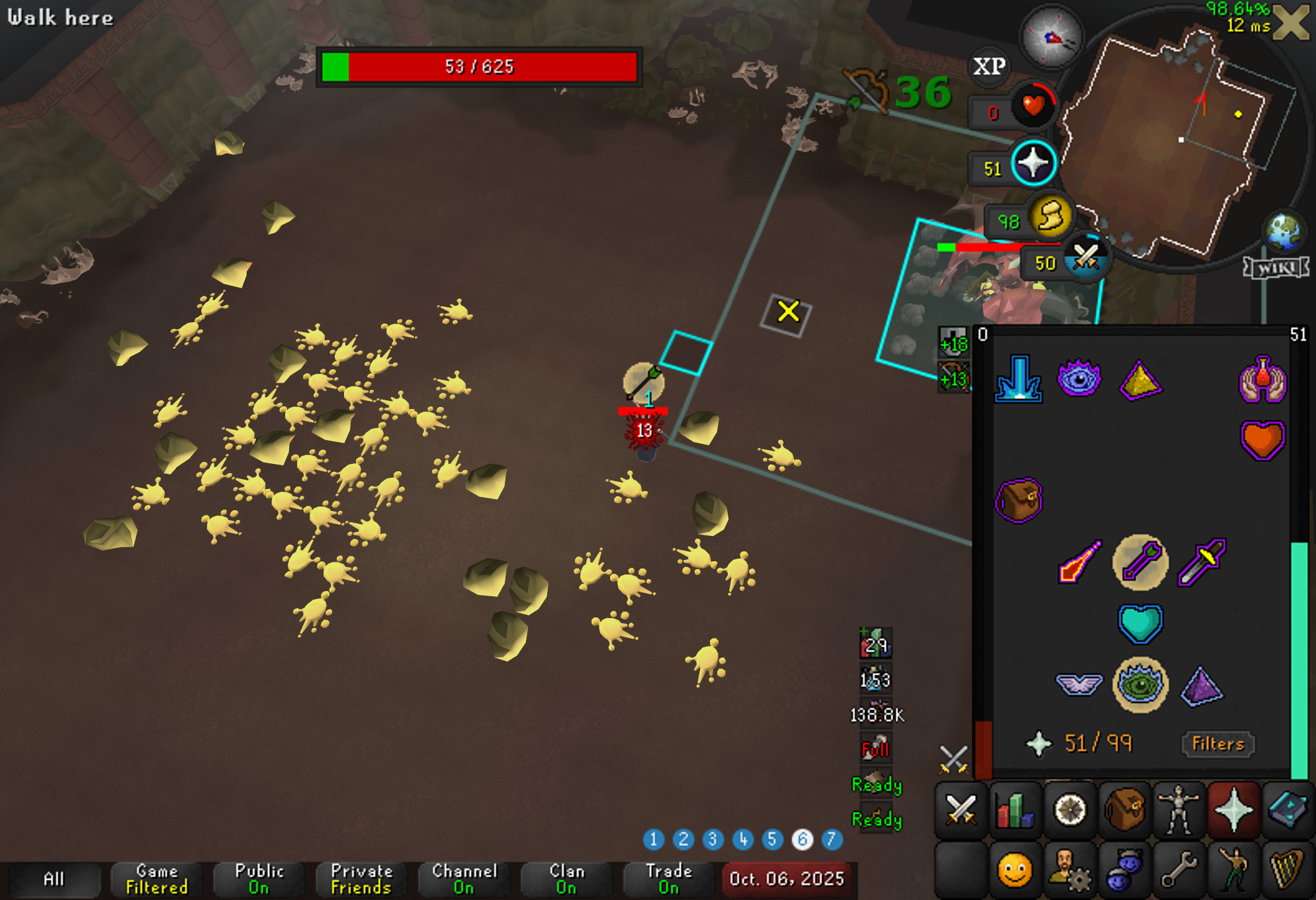
Task: Activate the orange heart prayer
Action: 1262,439
